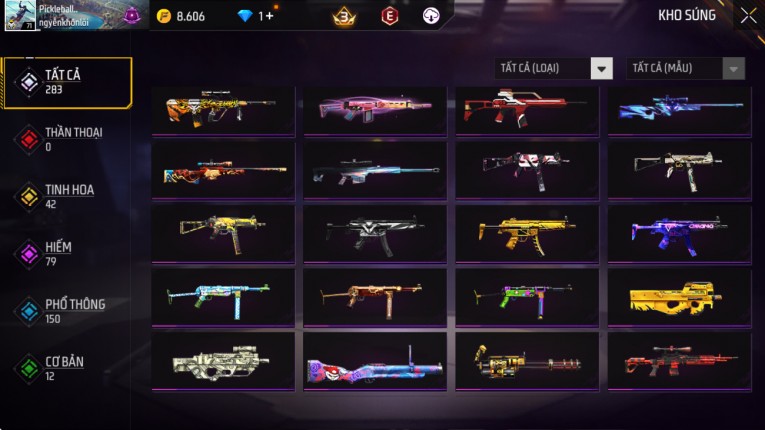The width and height of the screenshot is (765, 430).
Task: Select the Tất Cả category tab
Action: [66, 82]
